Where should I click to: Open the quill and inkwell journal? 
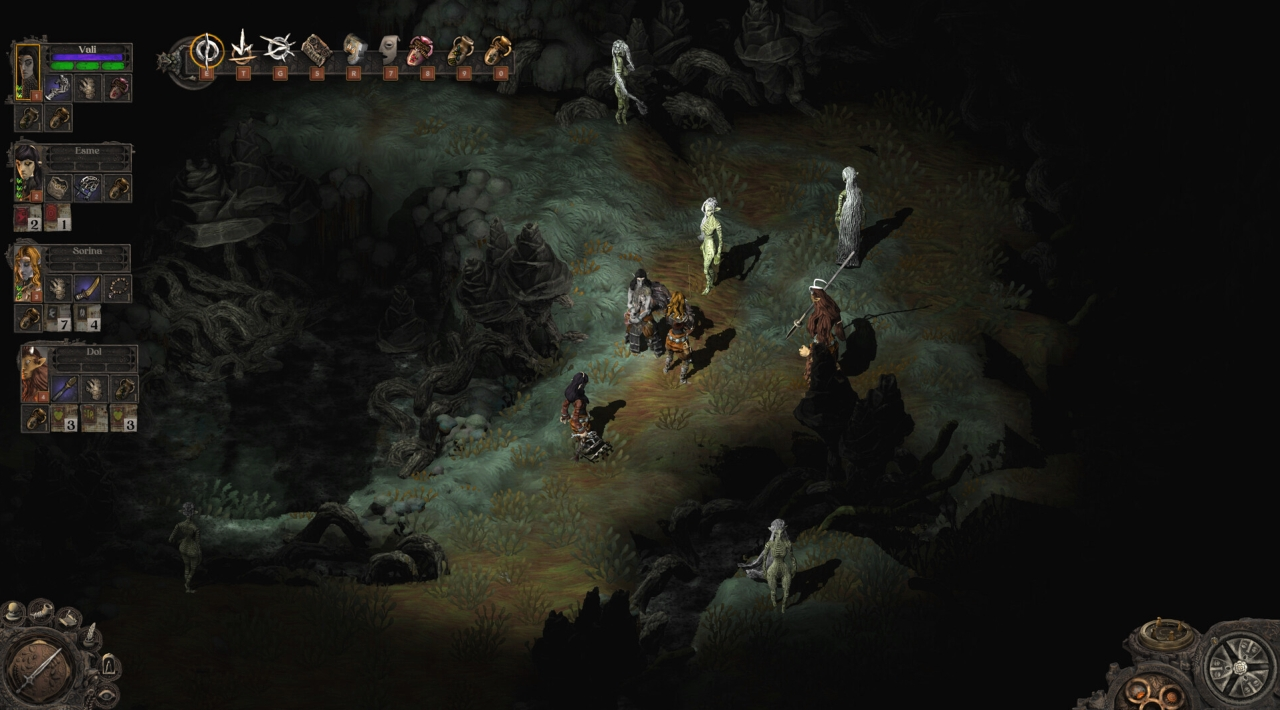pos(91,636)
